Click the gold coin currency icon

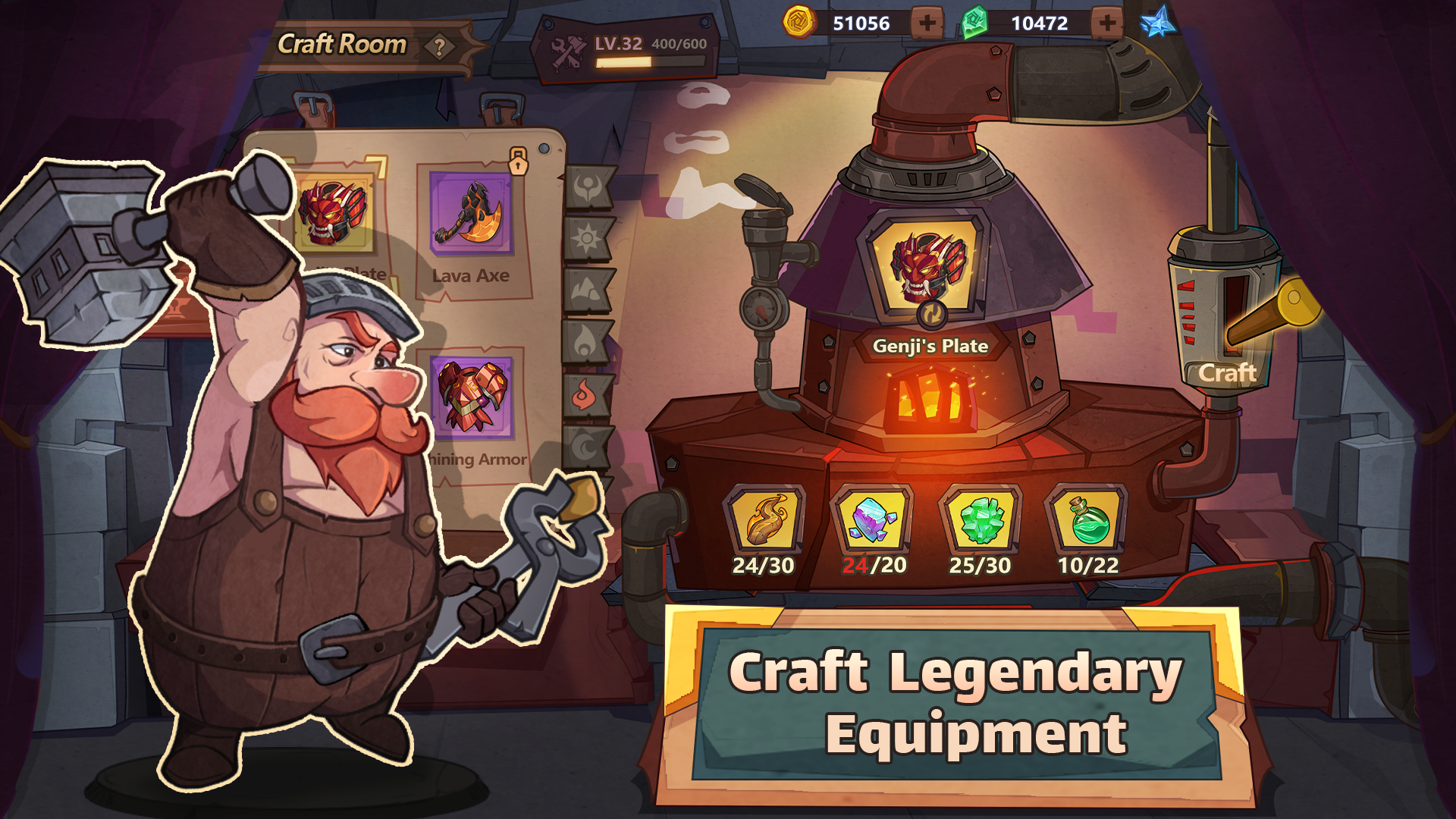pyautogui.click(x=797, y=24)
